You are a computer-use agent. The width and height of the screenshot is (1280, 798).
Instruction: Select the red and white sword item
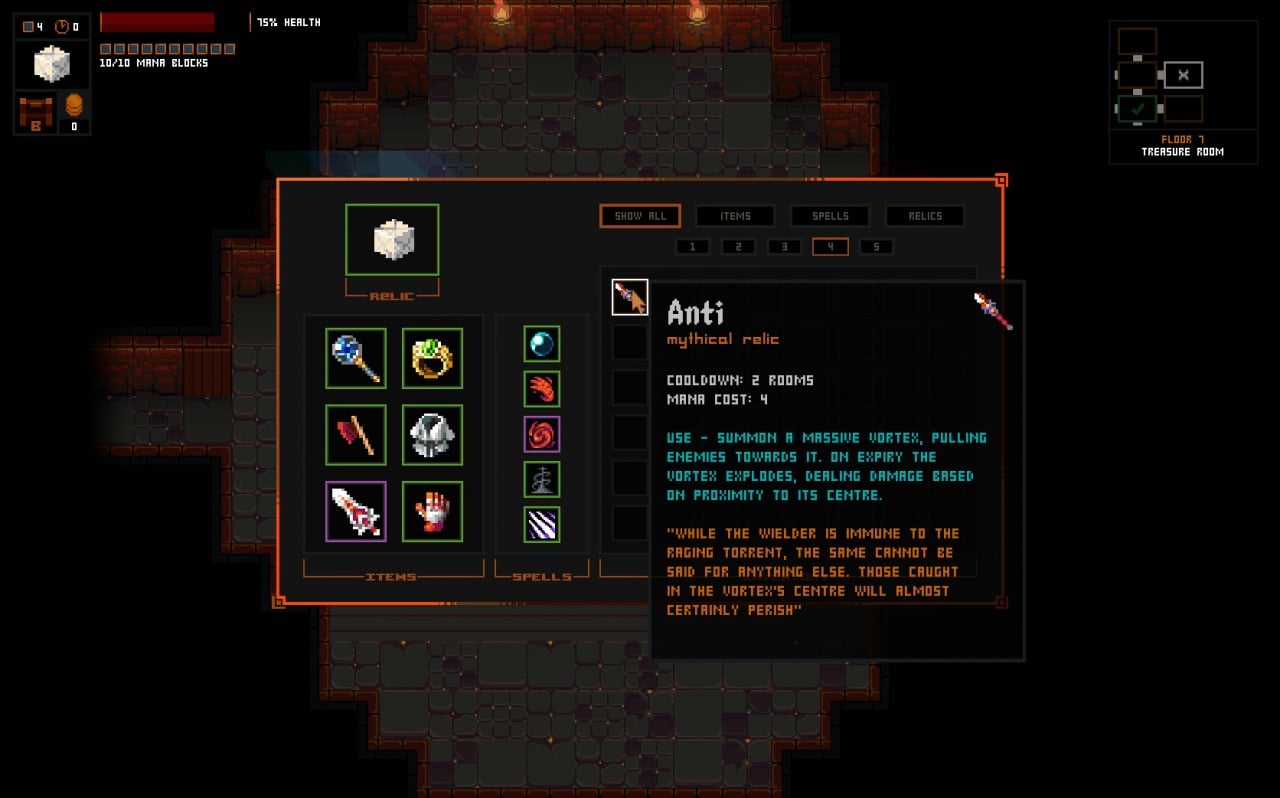pyautogui.click(x=355, y=512)
